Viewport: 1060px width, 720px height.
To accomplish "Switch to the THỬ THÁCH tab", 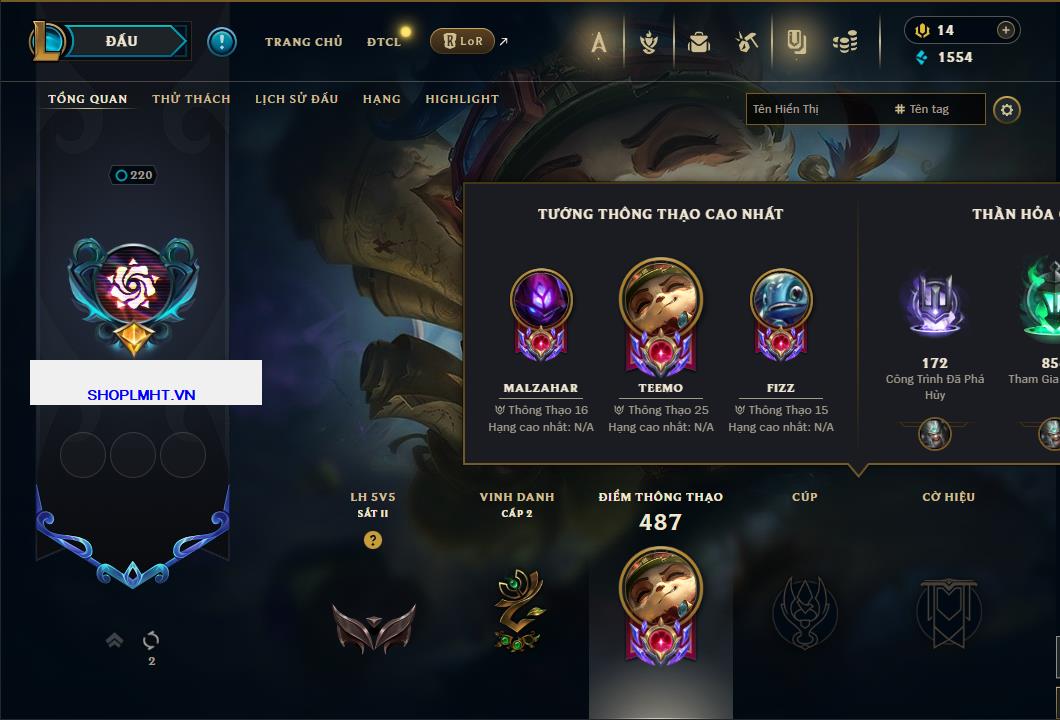I will 191,99.
